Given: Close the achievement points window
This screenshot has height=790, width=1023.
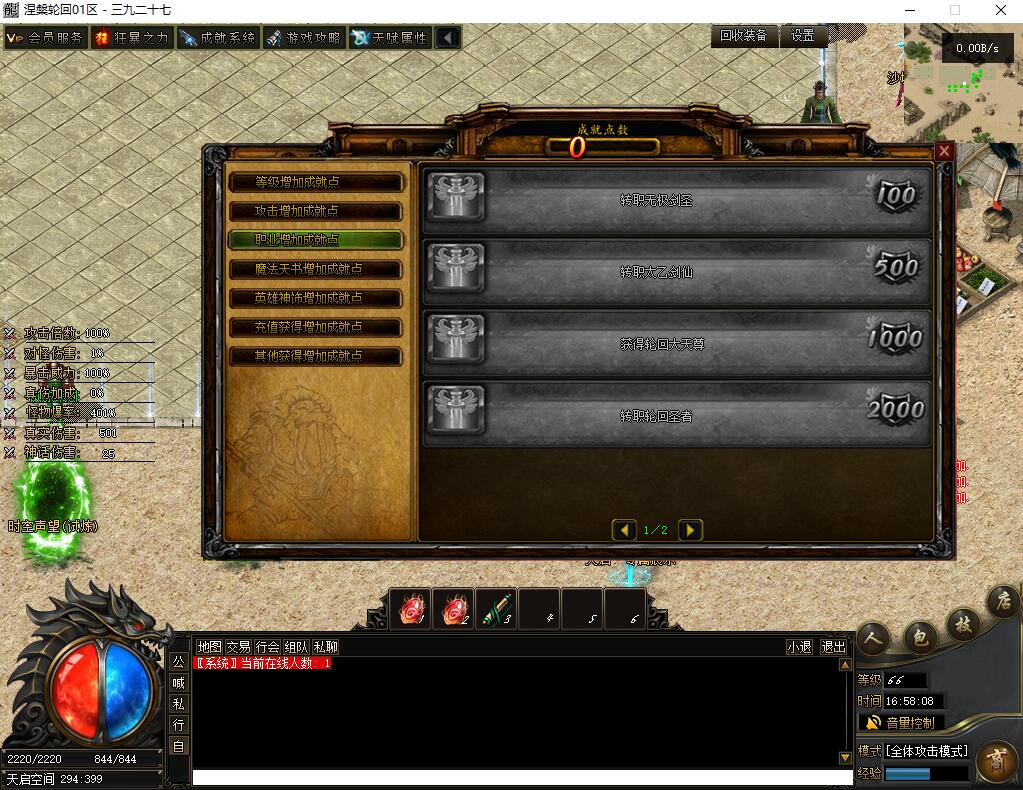Looking at the screenshot, I should (944, 152).
